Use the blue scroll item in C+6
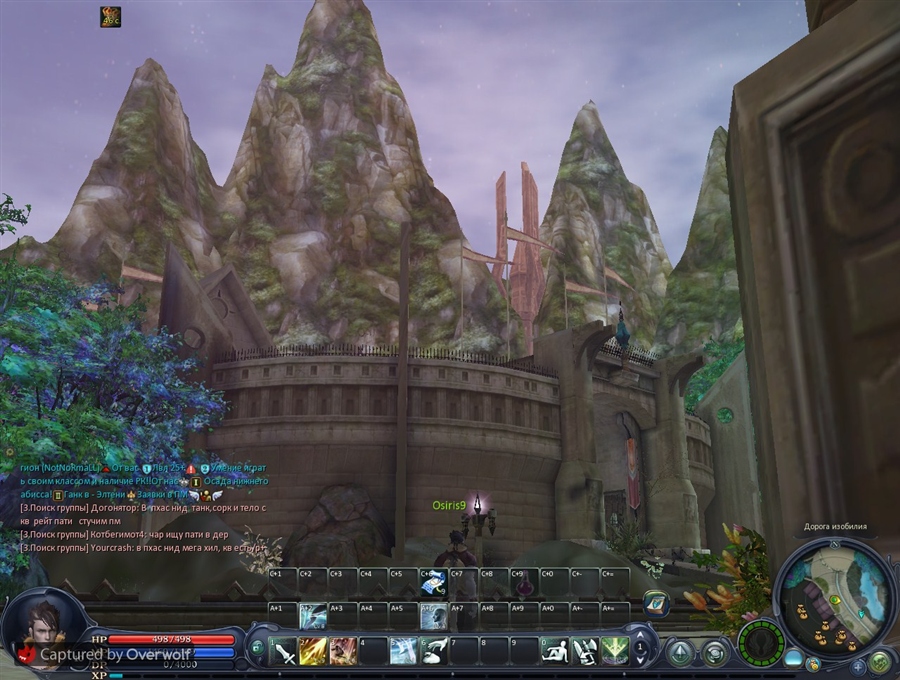Image resolution: width=900 pixels, height=680 pixels. click(x=433, y=583)
